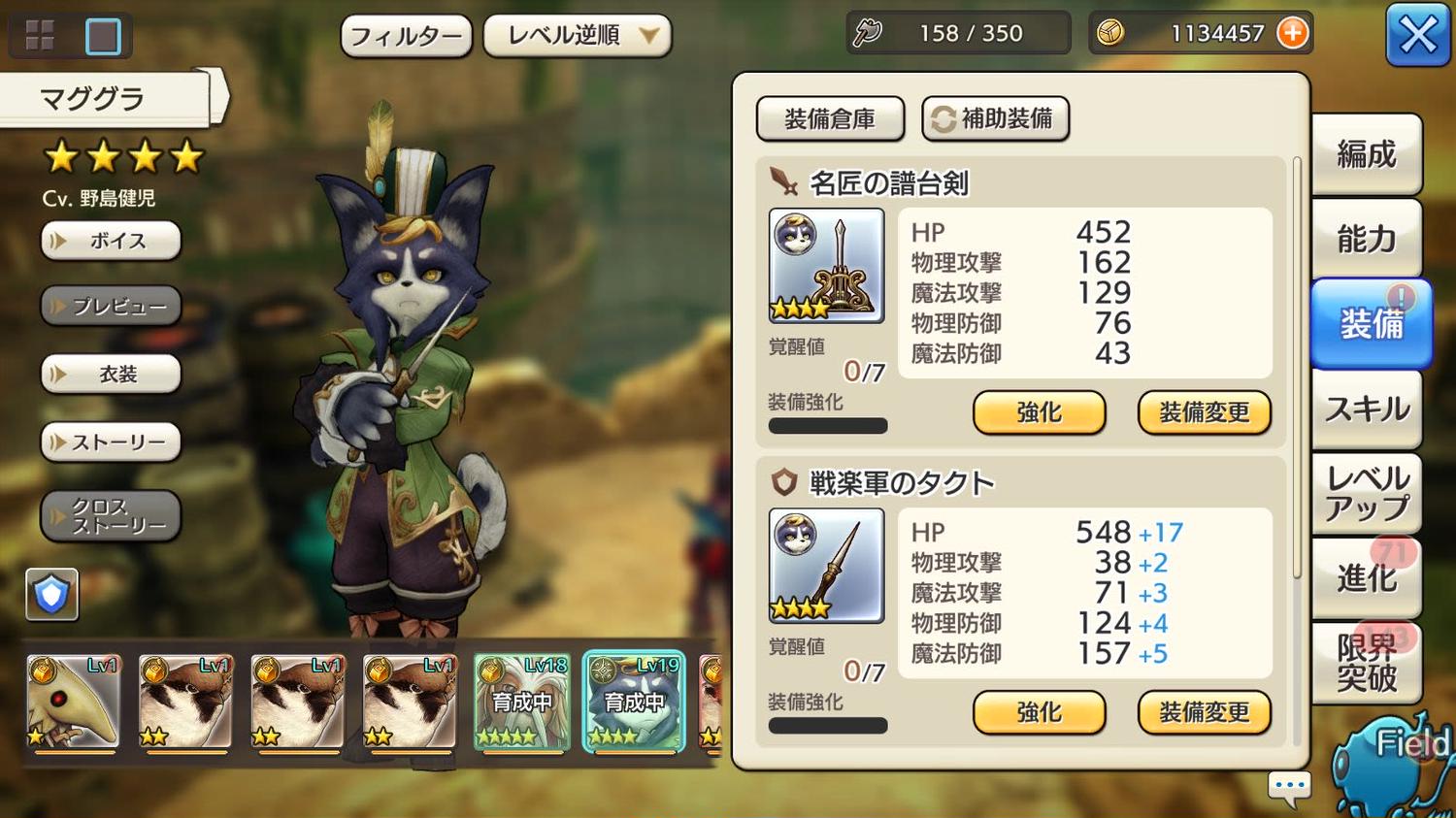Switch to 補助装備 sub-equipment

click(x=995, y=119)
